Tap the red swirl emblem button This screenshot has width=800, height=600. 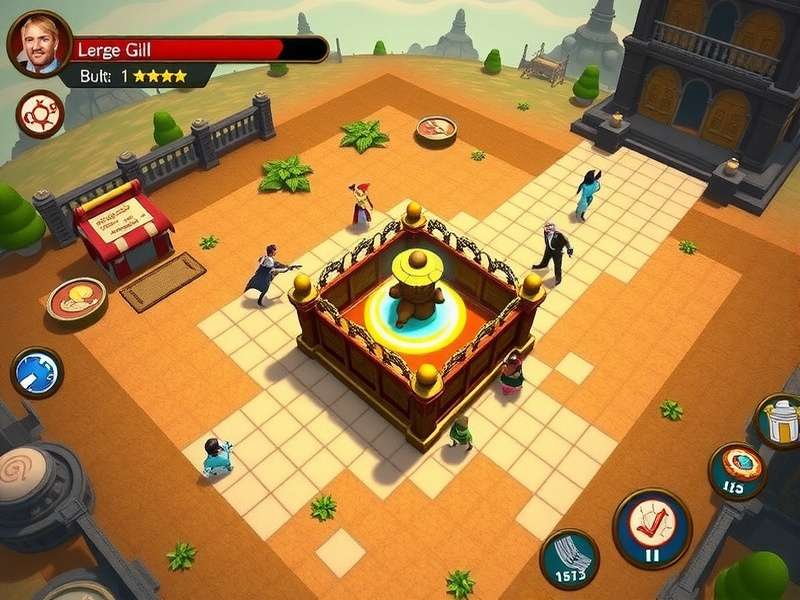point(39,114)
